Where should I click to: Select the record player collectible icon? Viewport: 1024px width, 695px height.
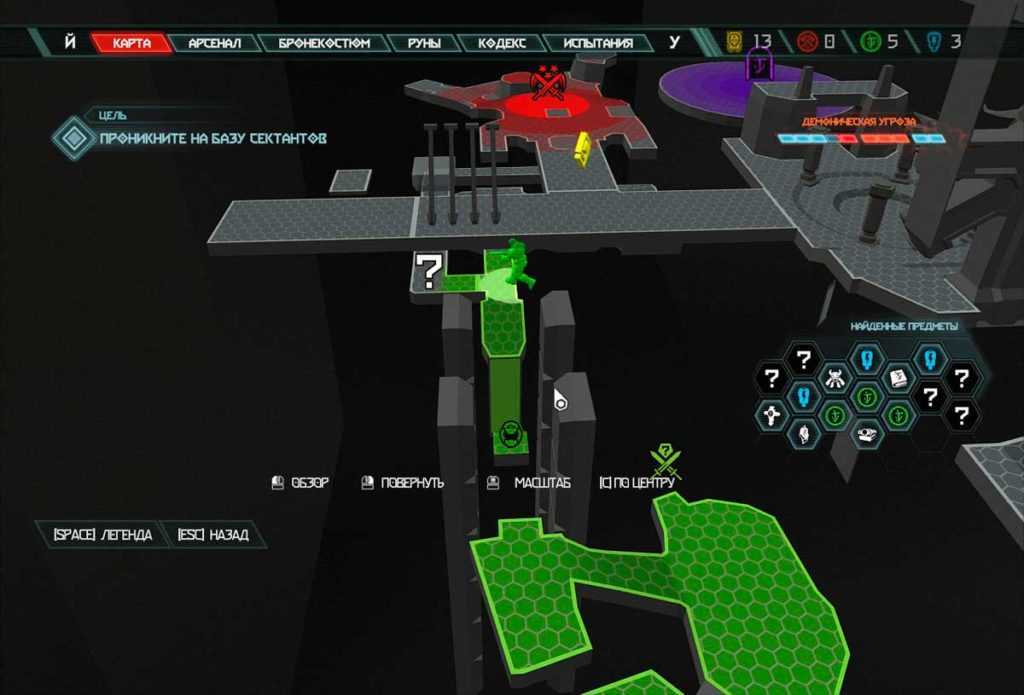866,434
